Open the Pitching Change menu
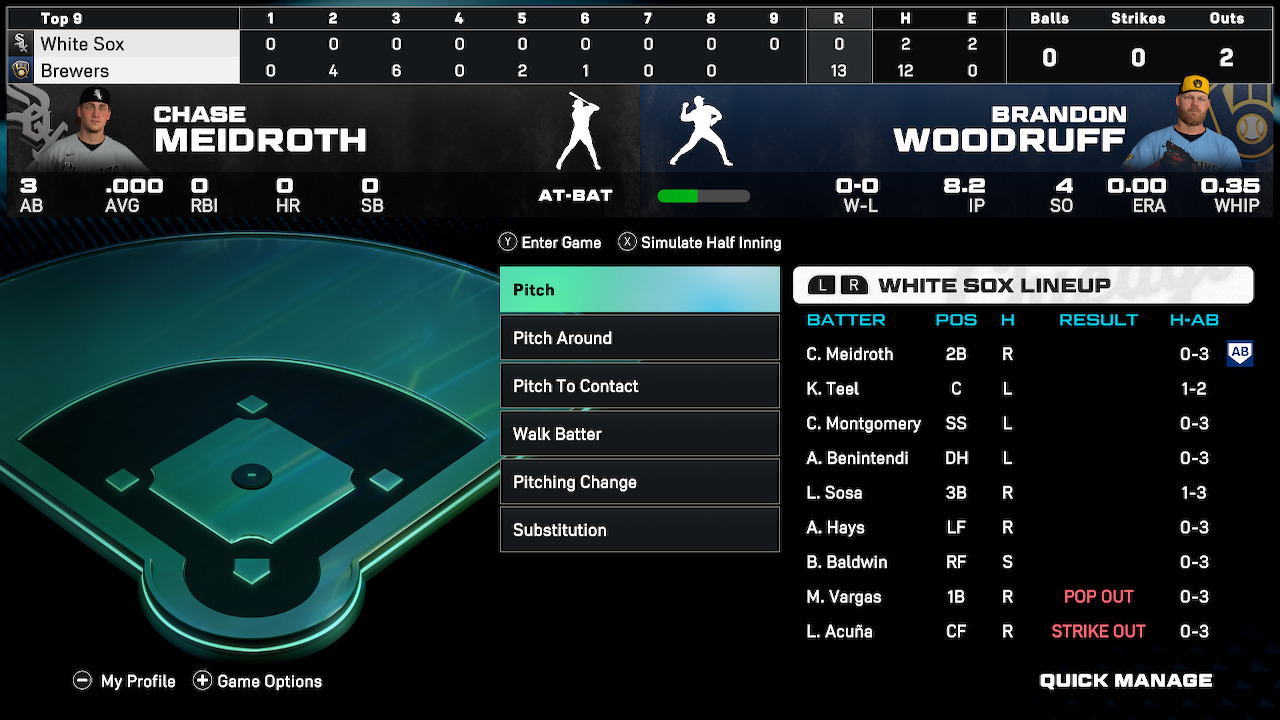Image resolution: width=1280 pixels, height=720 pixels. pyautogui.click(x=639, y=482)
